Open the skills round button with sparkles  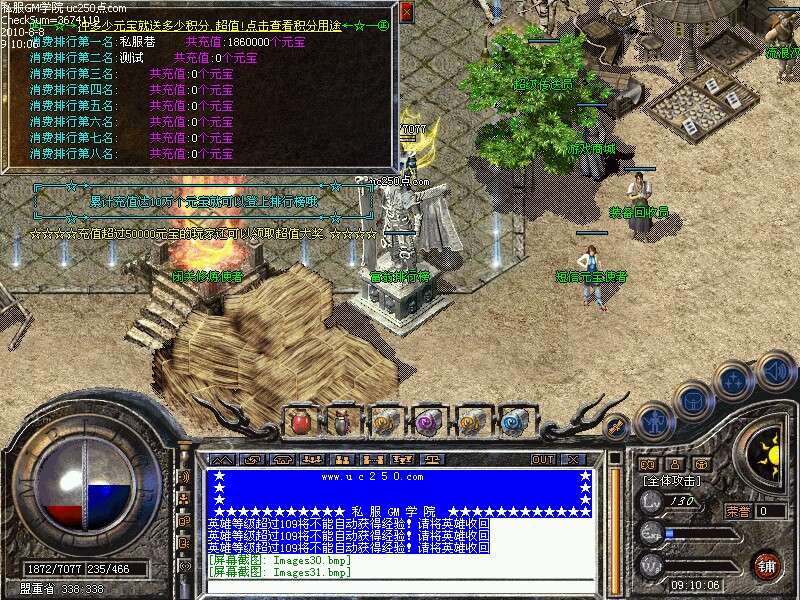[x=734, y=381]
